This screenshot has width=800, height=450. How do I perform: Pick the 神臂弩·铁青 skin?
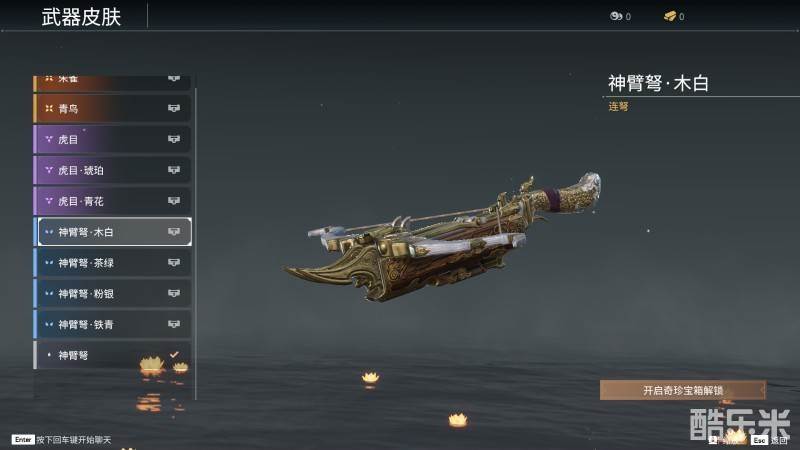tap(112, 325)
